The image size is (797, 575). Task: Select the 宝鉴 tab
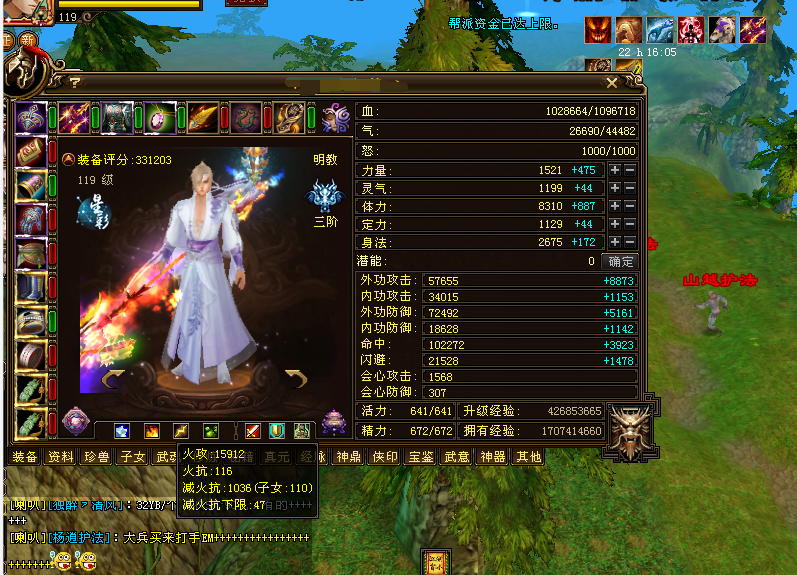coord(420,457)
